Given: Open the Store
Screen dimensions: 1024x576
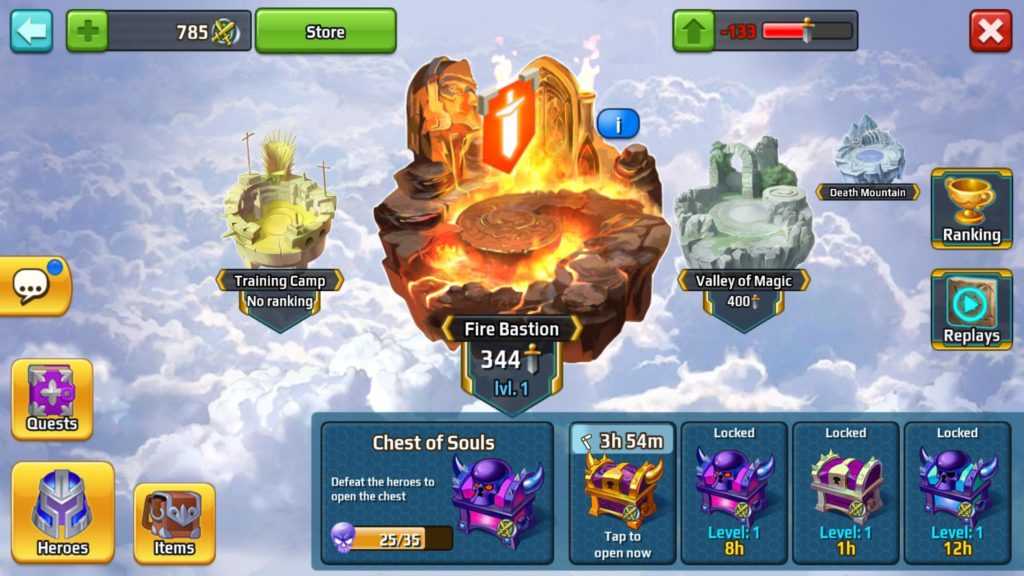Looking at the screenshot, I should coord(325,31).
